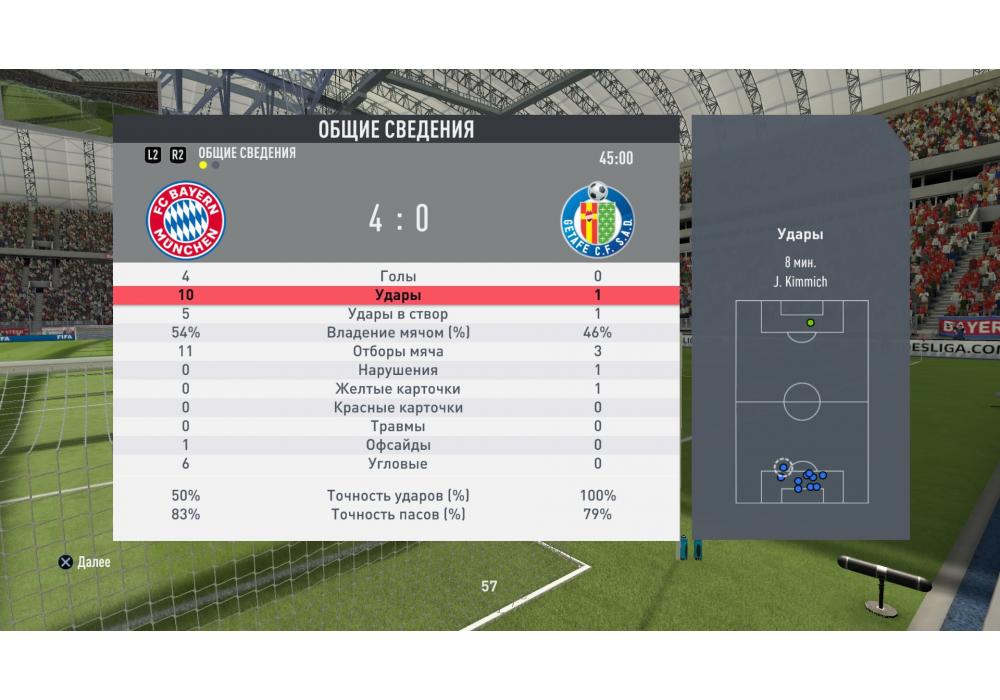This screenshot has height=700, width=1000.
Task: Choose the Желтые карточки row
Action: (x=397, y=389)
